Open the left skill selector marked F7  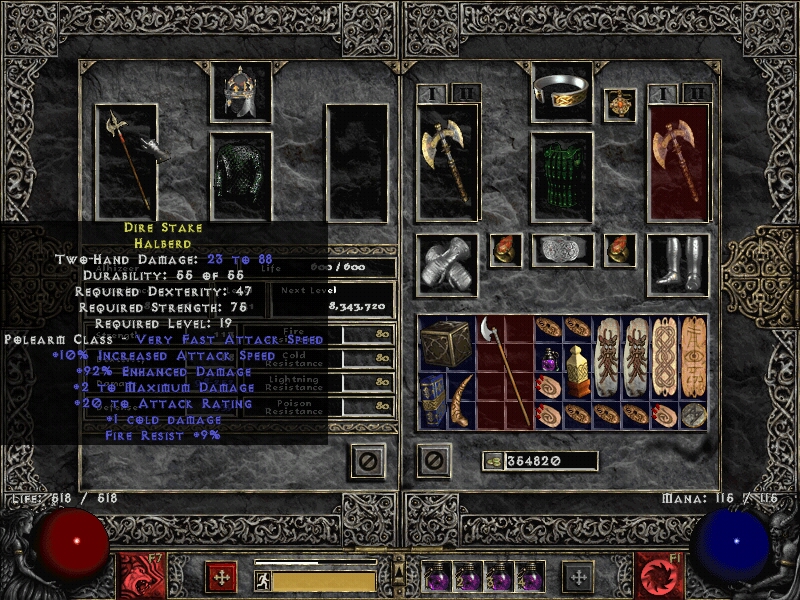point(140,576)
